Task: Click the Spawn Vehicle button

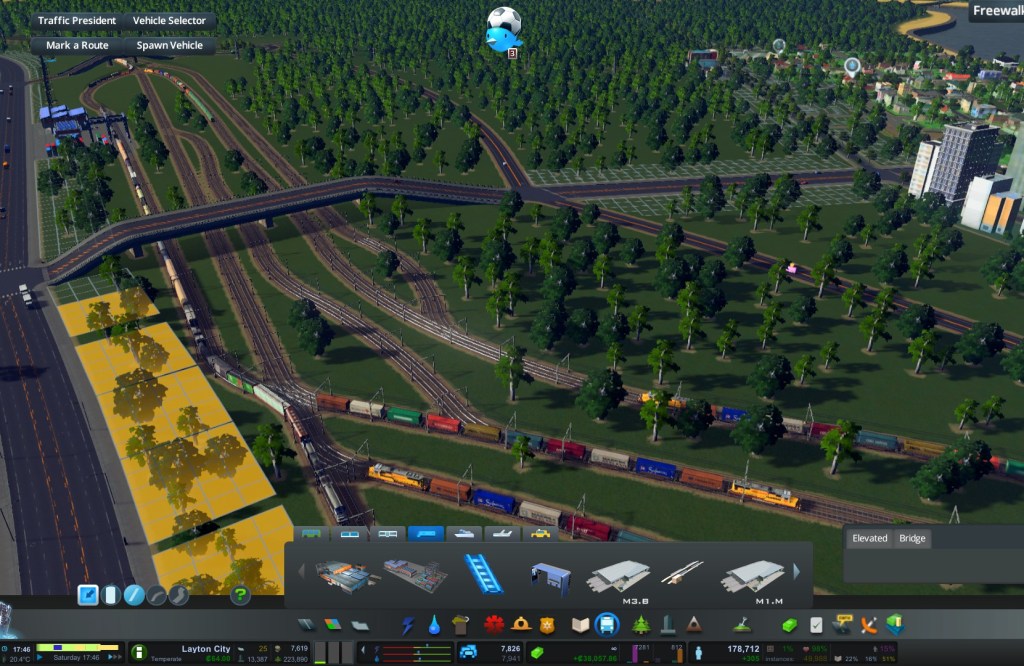Action: (x=169, y=45)
